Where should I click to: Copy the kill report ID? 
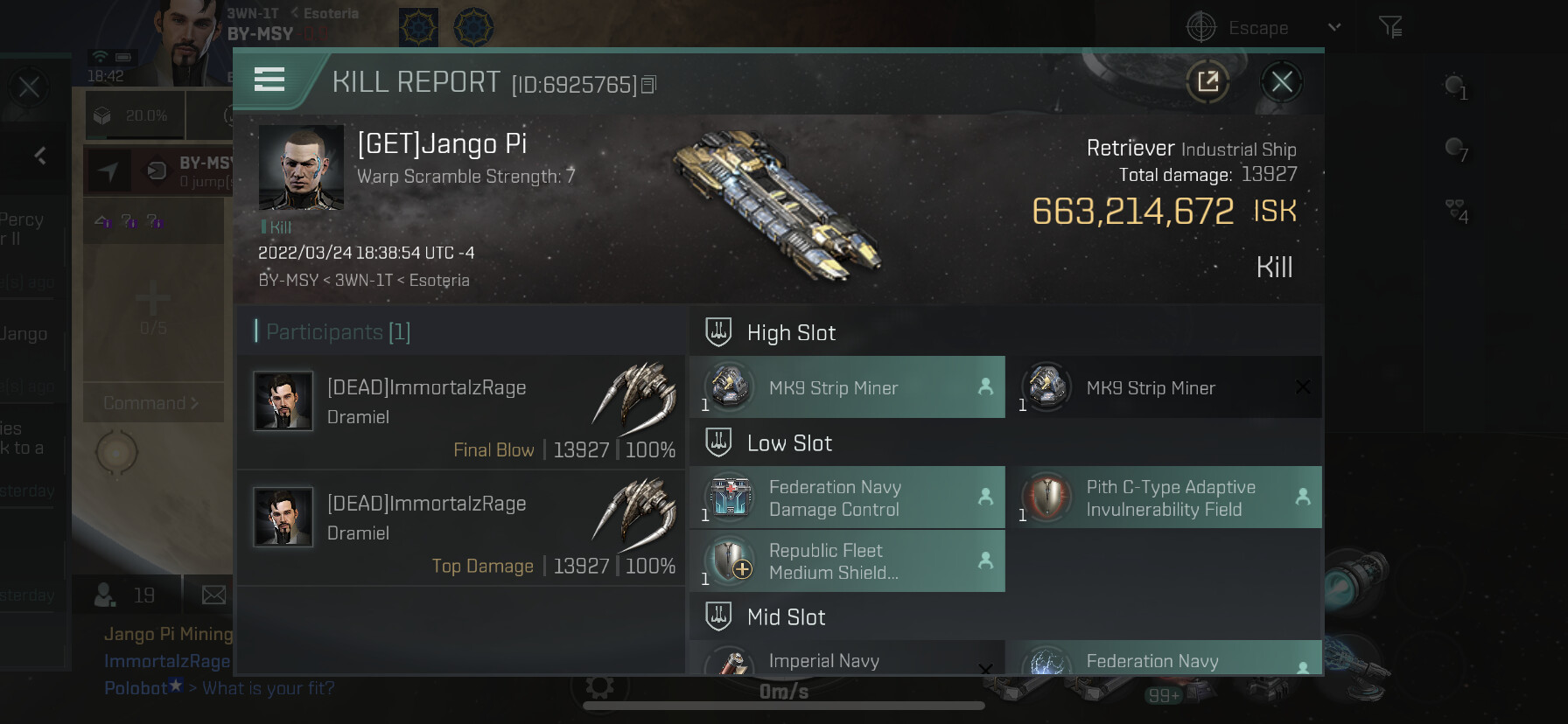(x=649, y=85)
